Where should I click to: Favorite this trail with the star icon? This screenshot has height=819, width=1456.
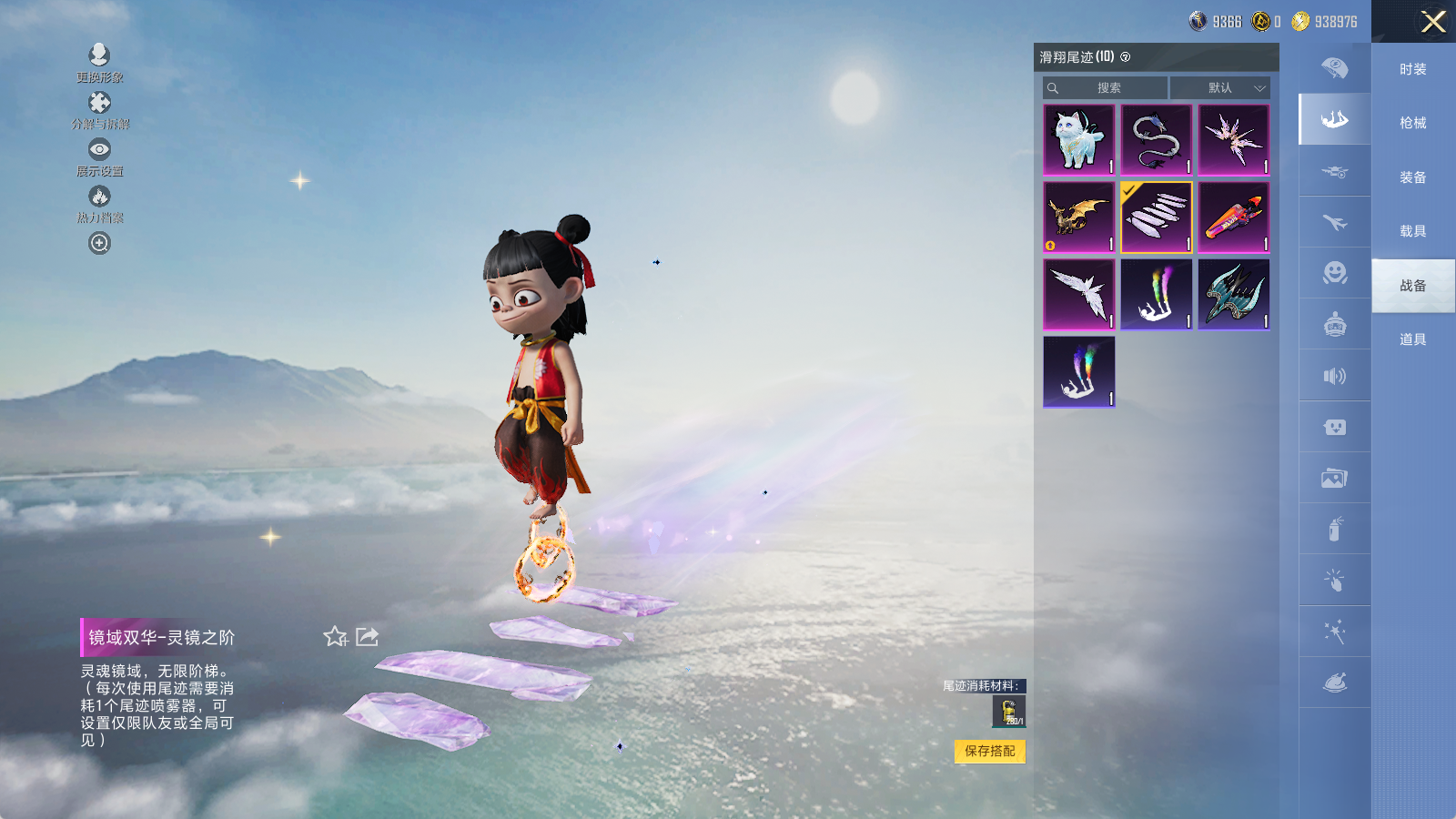point(336,637)
